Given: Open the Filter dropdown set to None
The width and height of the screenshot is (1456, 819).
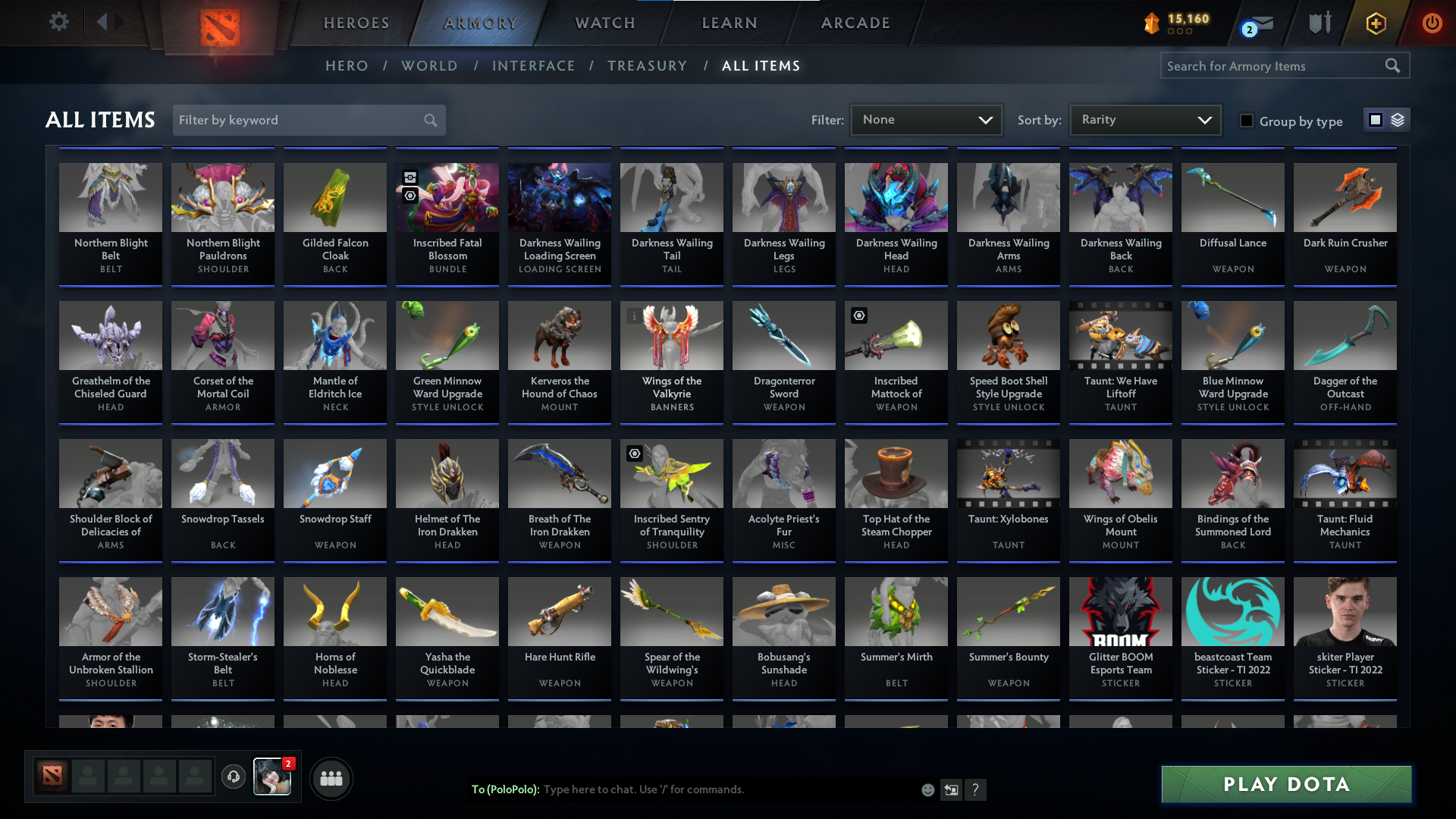Looking at the screenshot, I should 926,119.
